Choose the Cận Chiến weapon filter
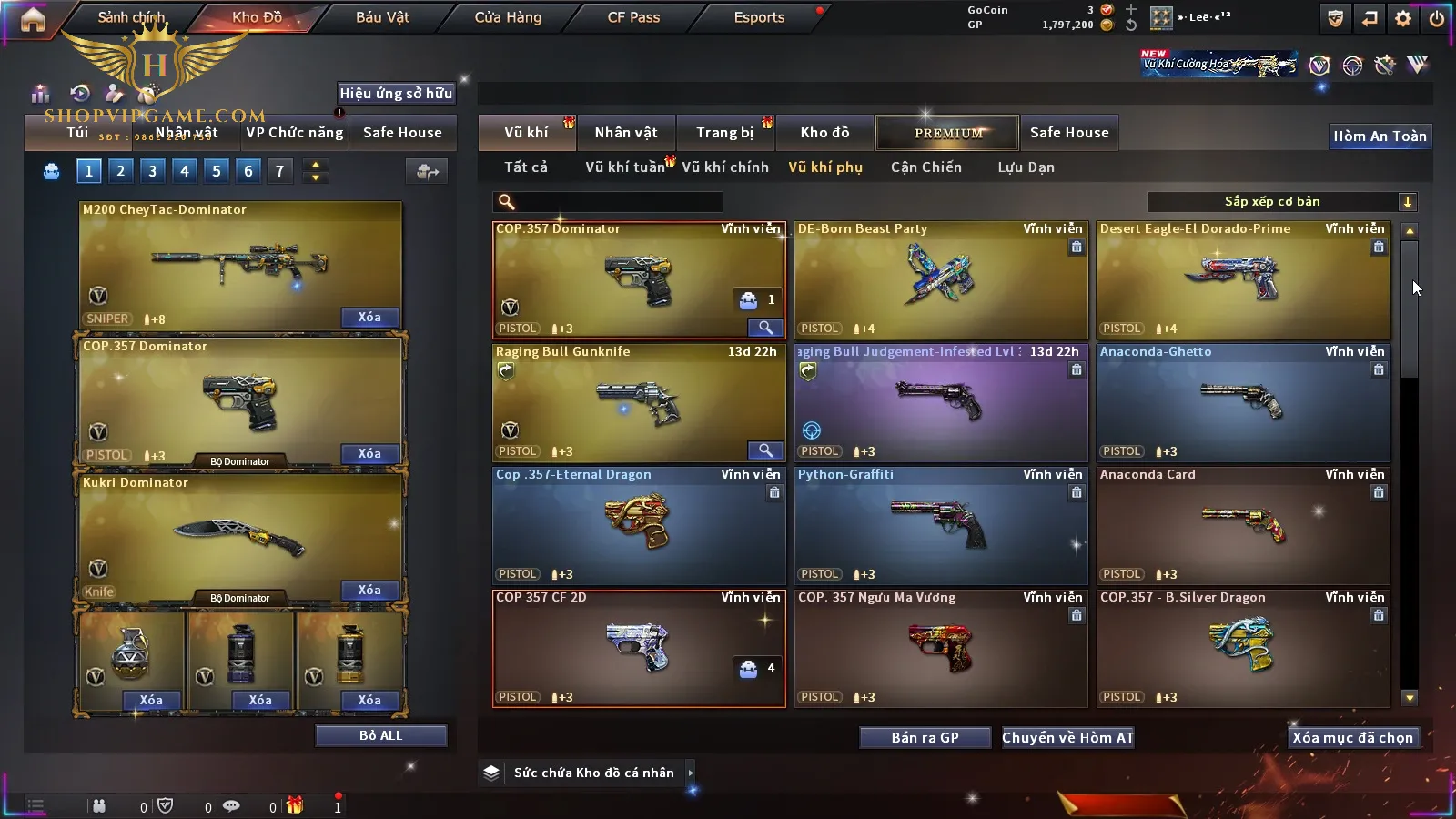Image resolution: width=1456 pixels, height=819 pixels. tap(925, 167)
